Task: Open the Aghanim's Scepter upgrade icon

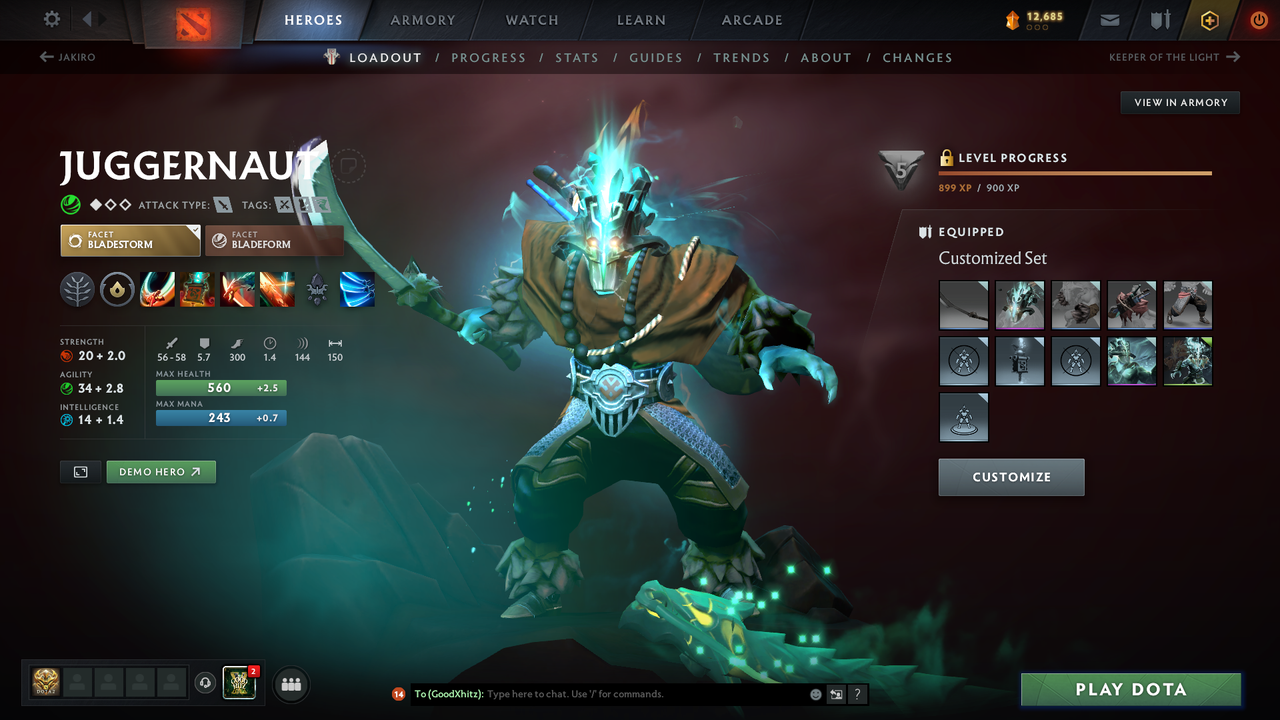Action: pos(317,290)
